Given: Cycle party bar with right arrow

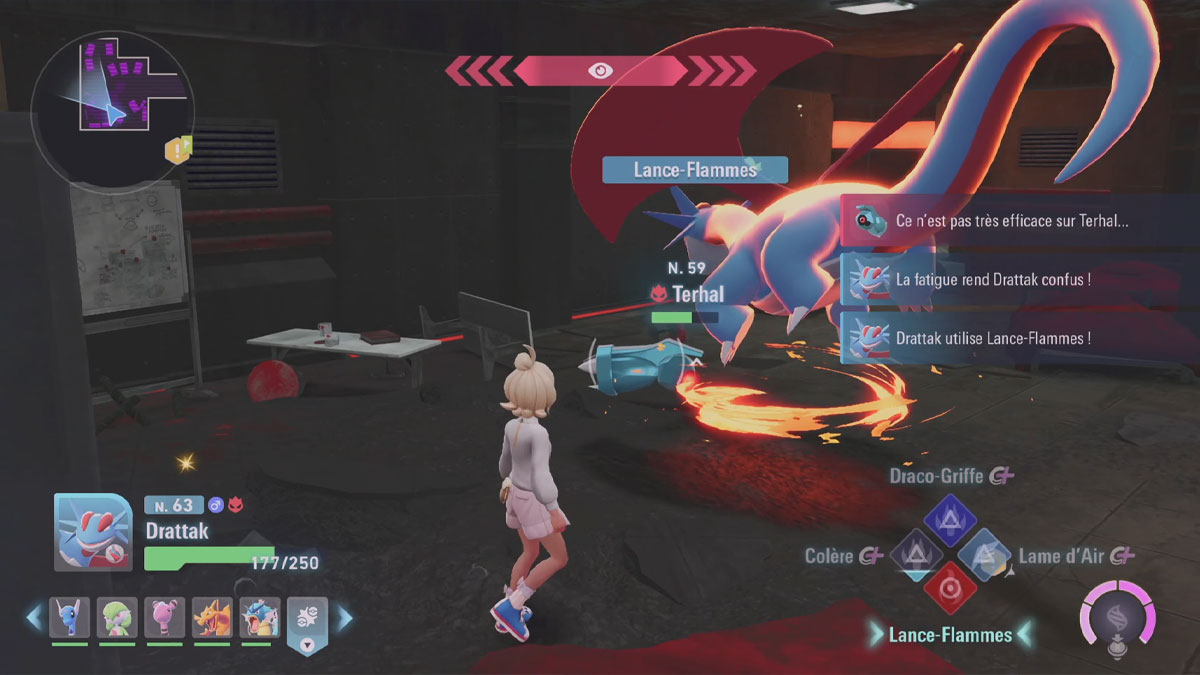Looking at the screenshot, I should (344, 619).
